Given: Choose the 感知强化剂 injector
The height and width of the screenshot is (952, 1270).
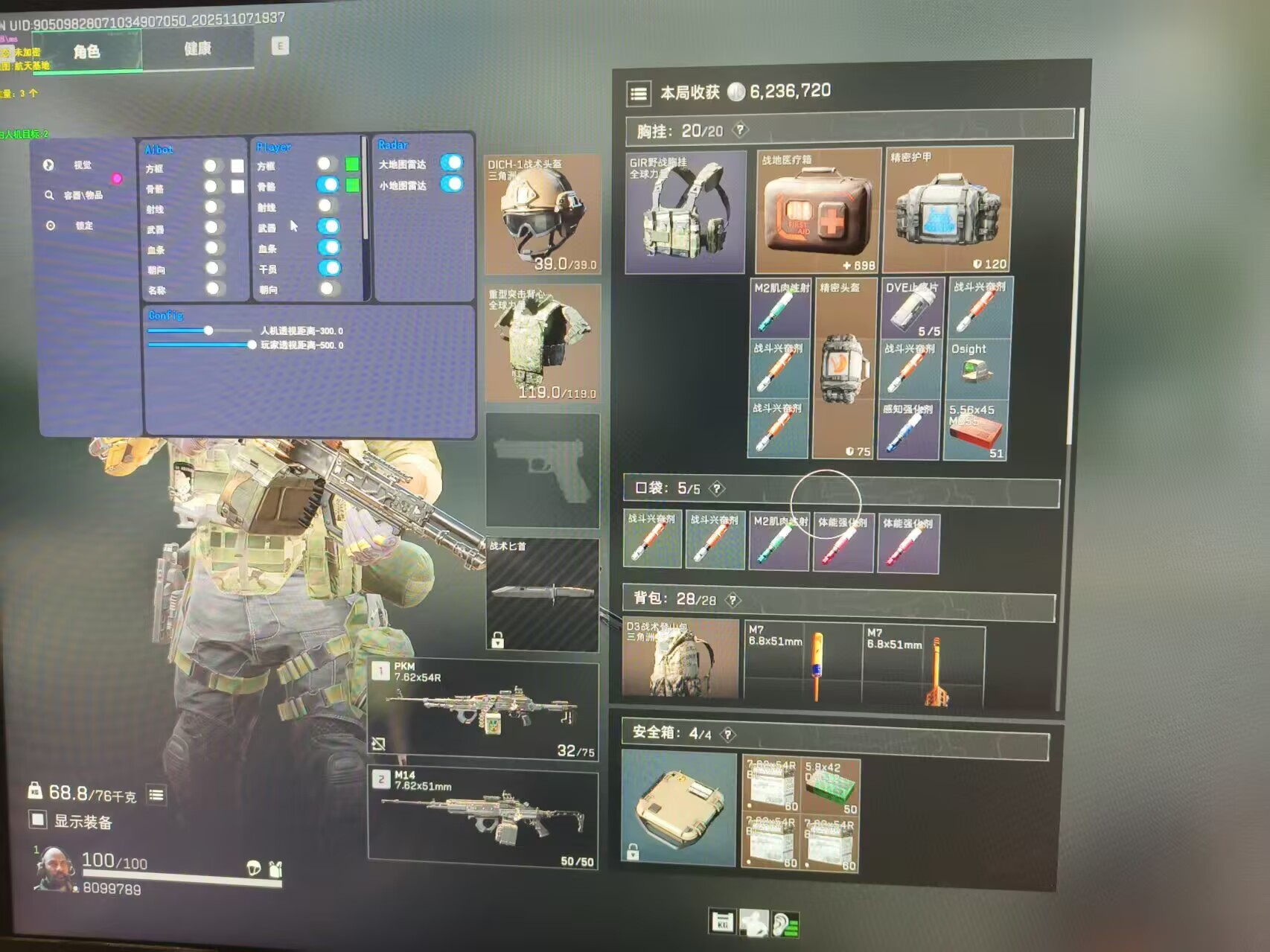Looking at the screenshot, I should pos(909,430).
